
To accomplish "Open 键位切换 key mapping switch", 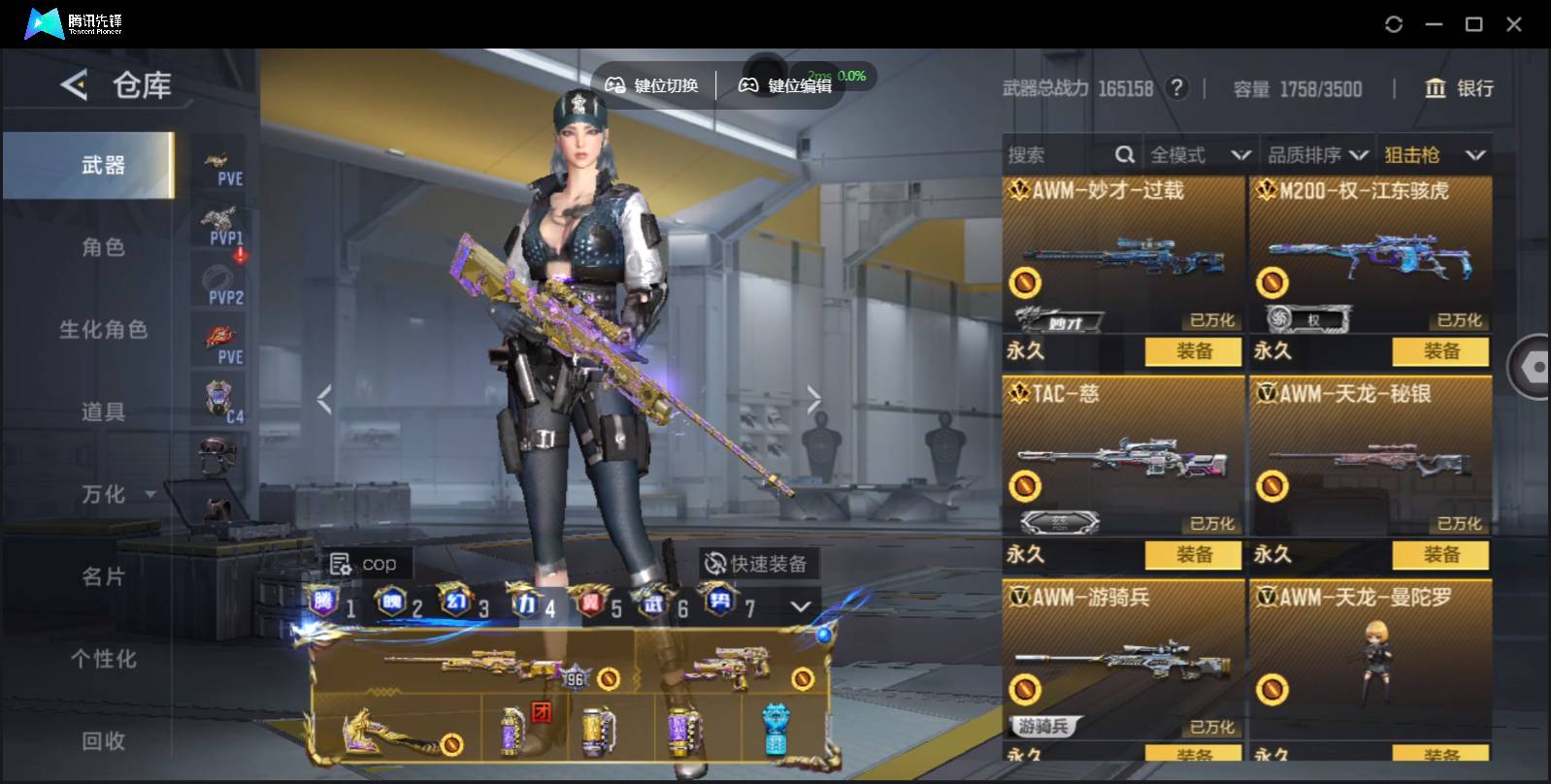I will pos(652,85).
